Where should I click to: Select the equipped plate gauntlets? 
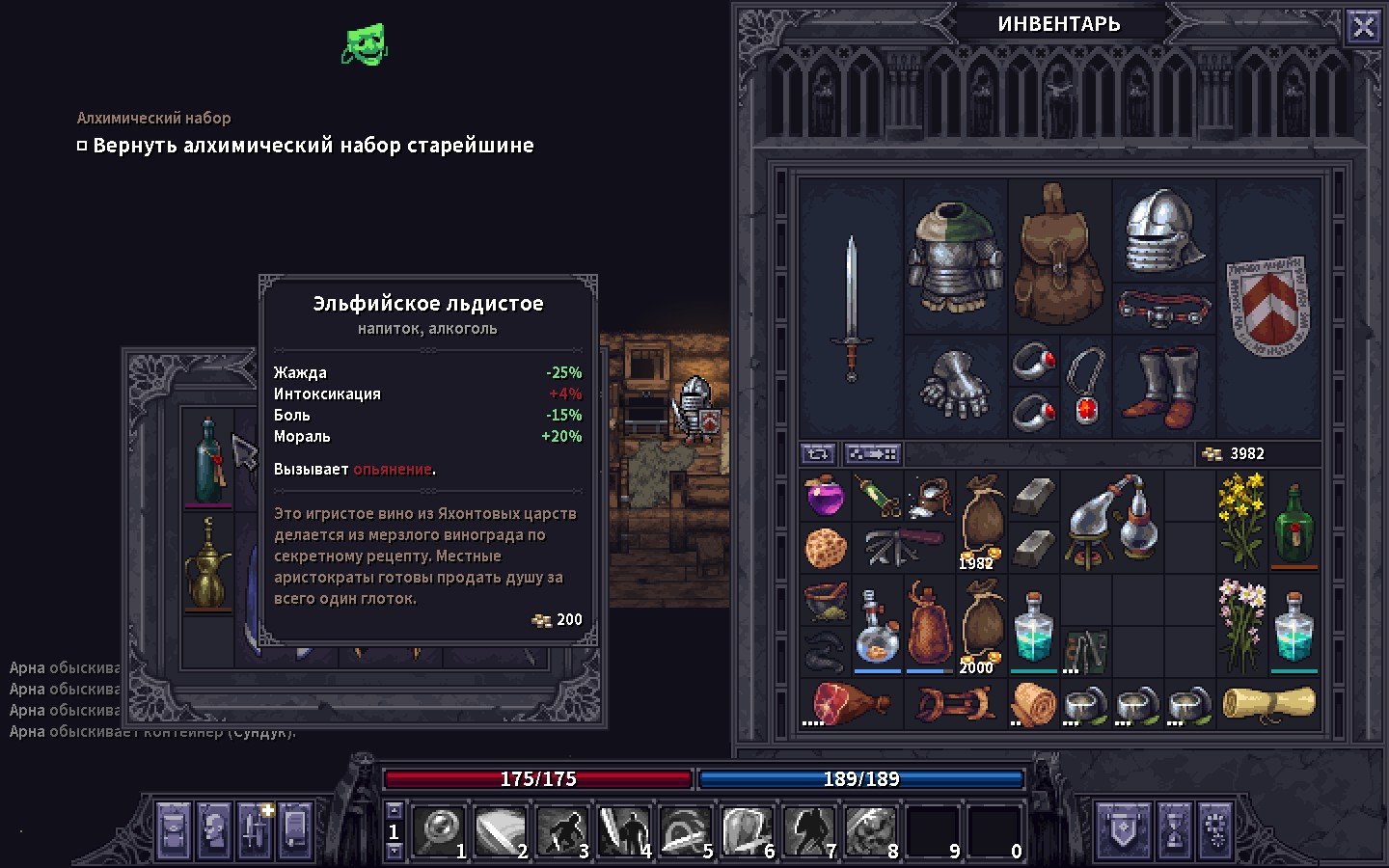tap(955, 386)
